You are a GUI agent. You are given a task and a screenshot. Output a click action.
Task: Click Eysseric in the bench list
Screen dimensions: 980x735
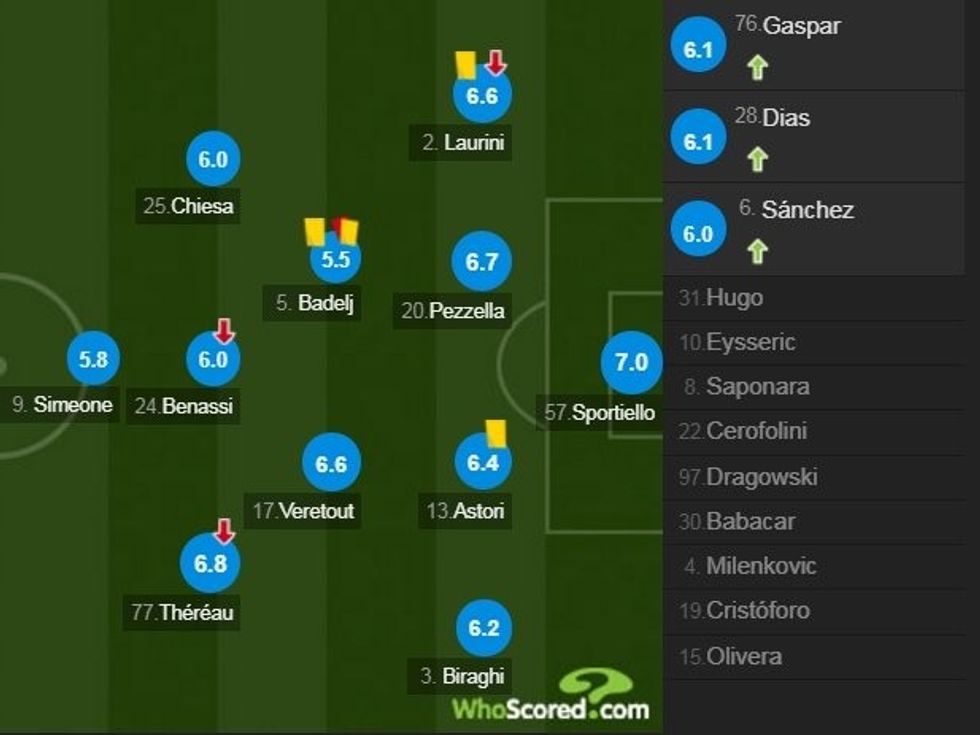tap(750, 342)
